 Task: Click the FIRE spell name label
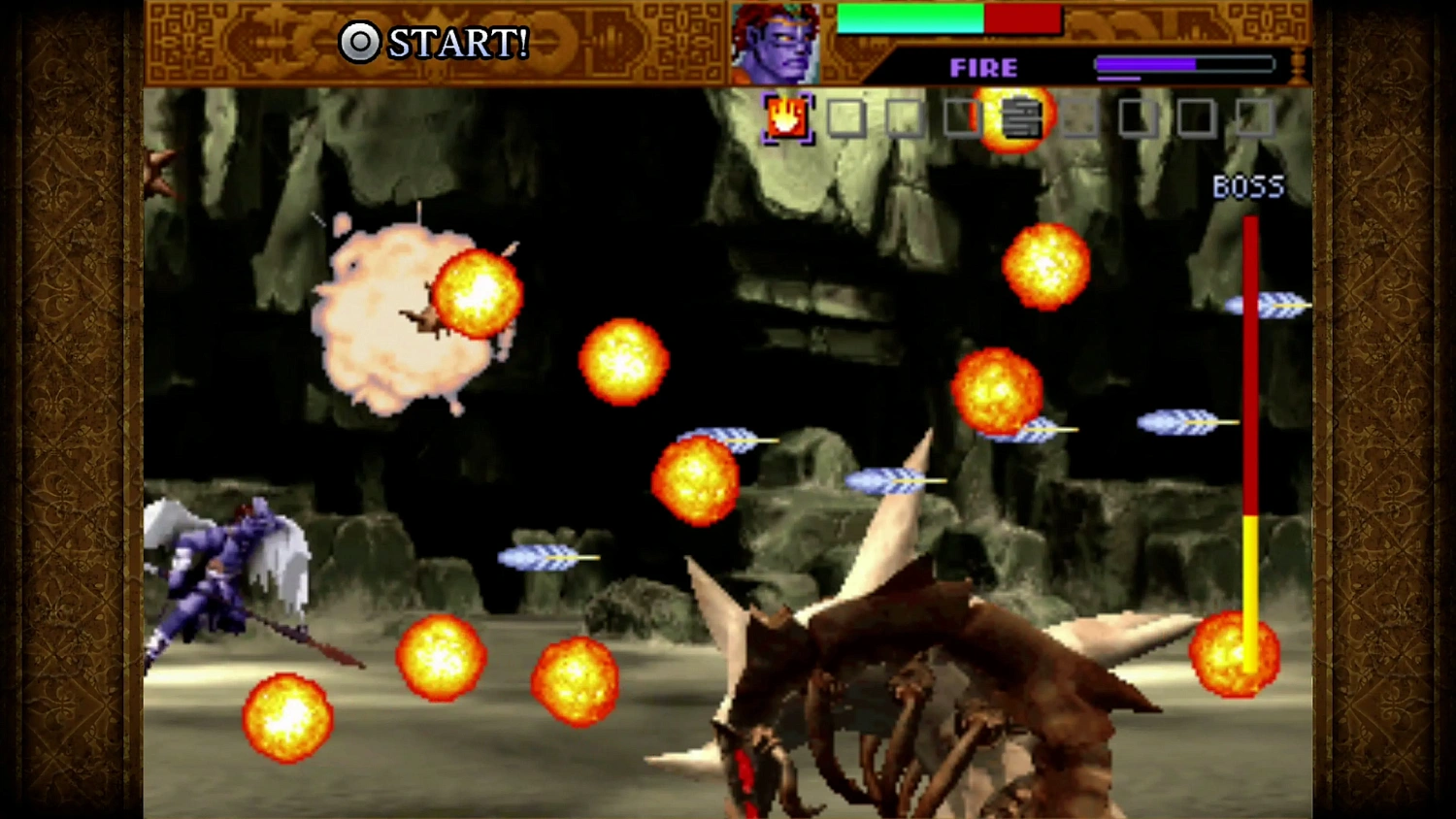[x=982, y=67]
